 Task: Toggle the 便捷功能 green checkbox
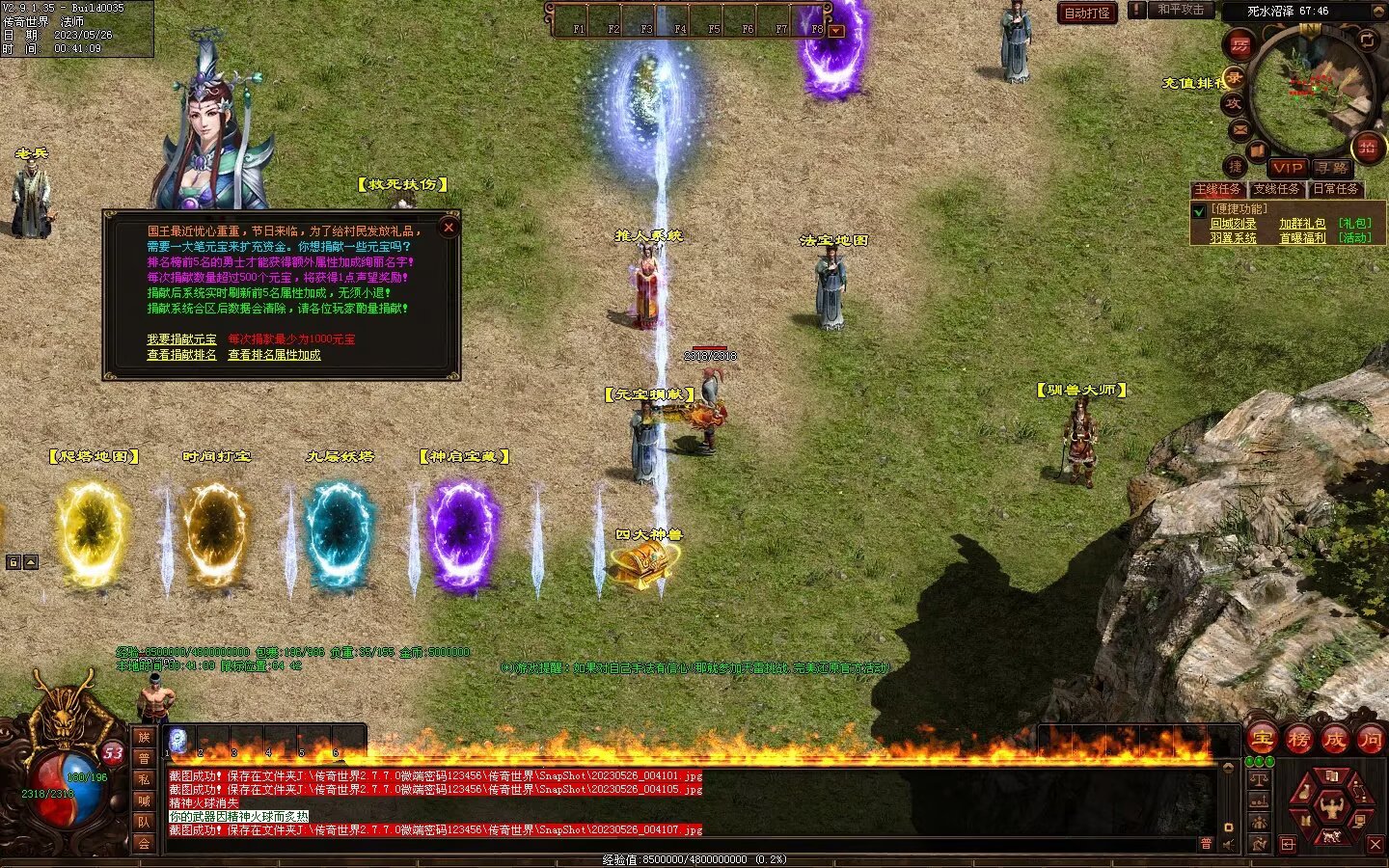(x=1199, y=211)
